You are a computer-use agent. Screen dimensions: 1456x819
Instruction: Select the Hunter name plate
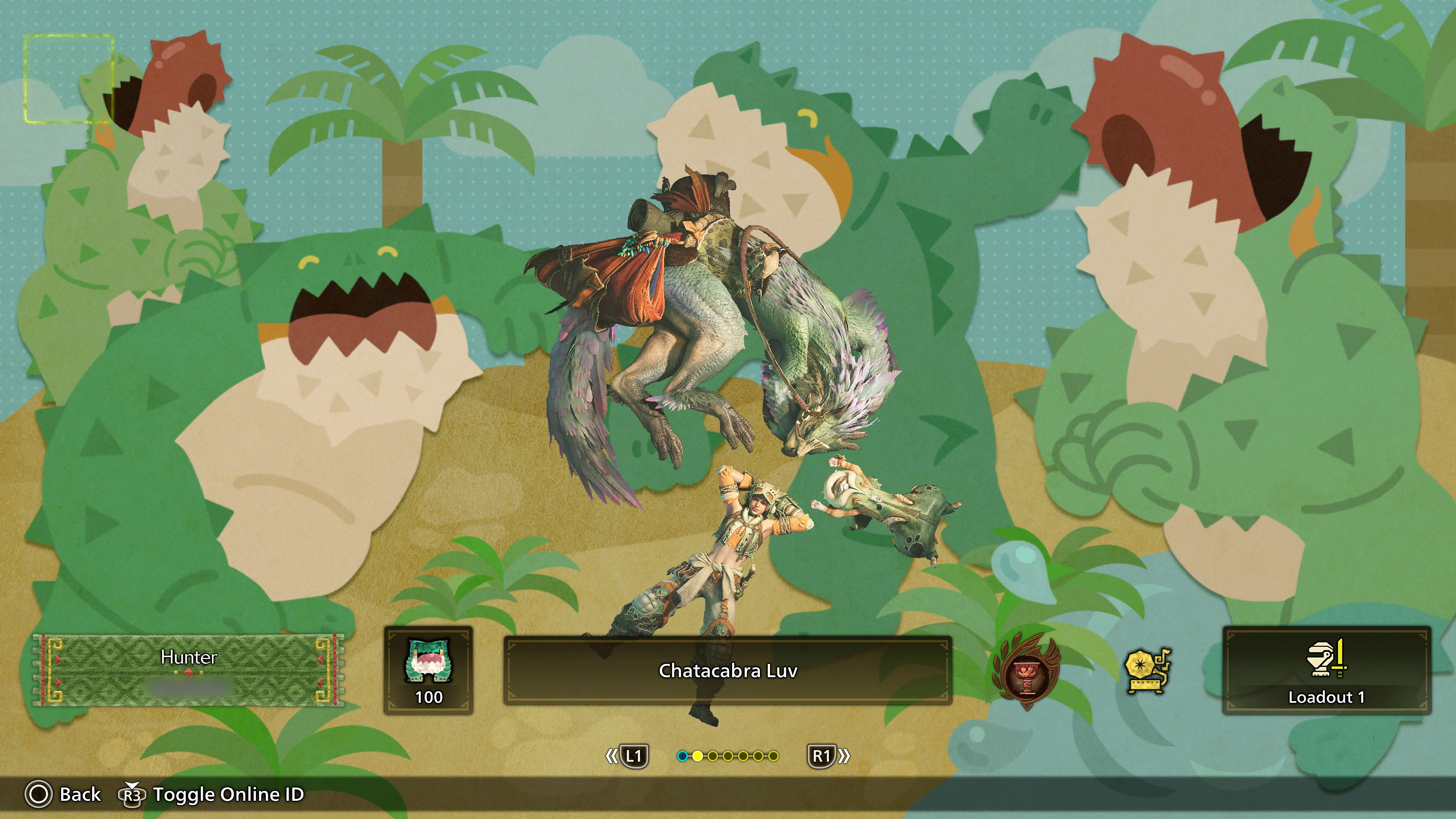click(188, 670)
